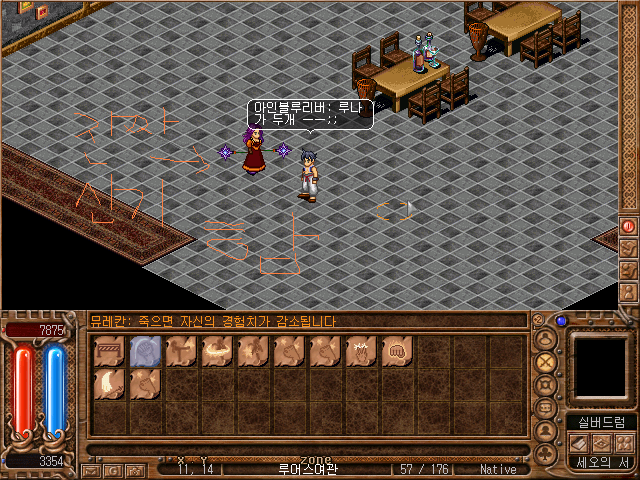This screenshot has width=640, height=480.
Task: Use the clawed hand skill icon
Action: coord(362,352)
